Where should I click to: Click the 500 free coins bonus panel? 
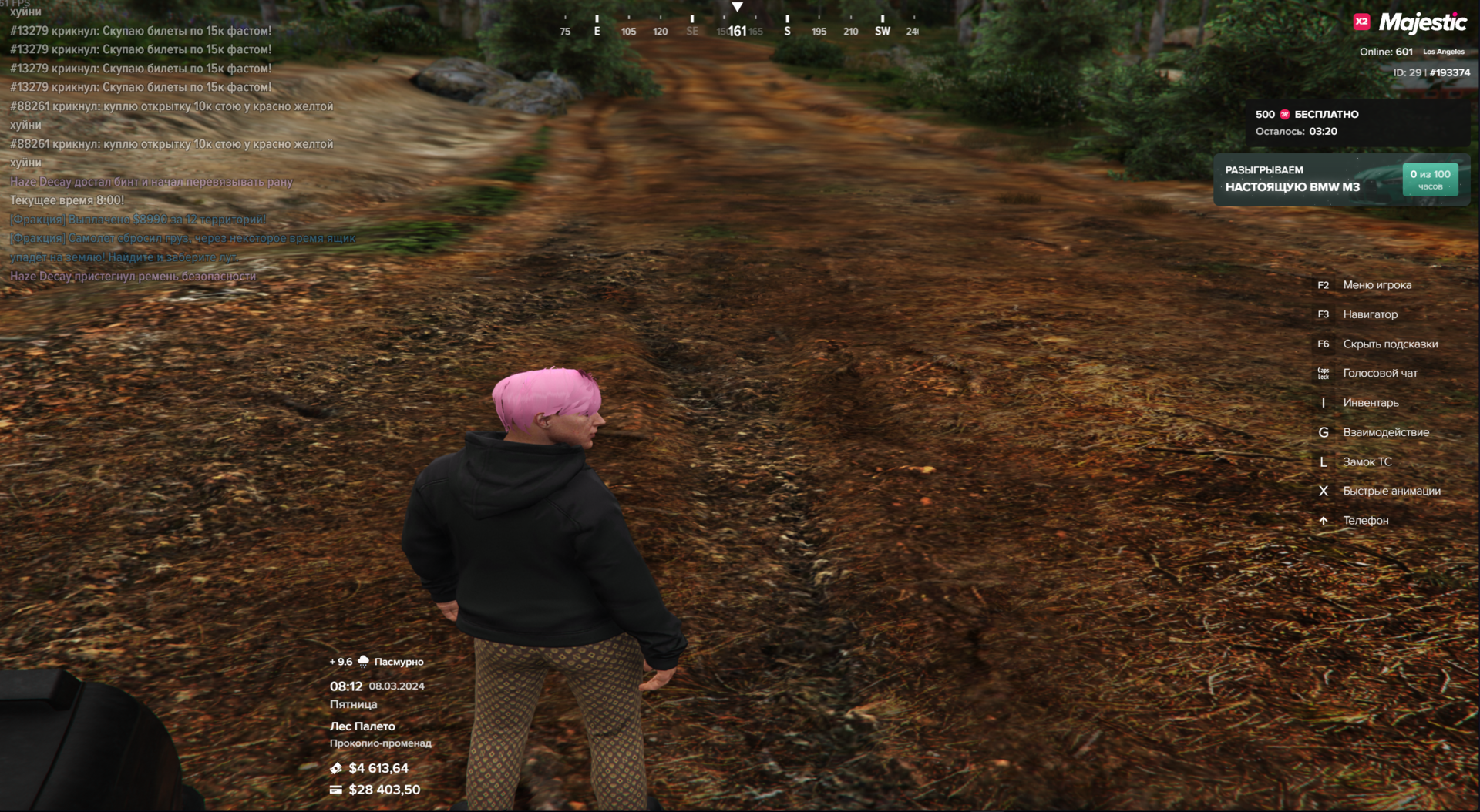(x=1357, y=122)
